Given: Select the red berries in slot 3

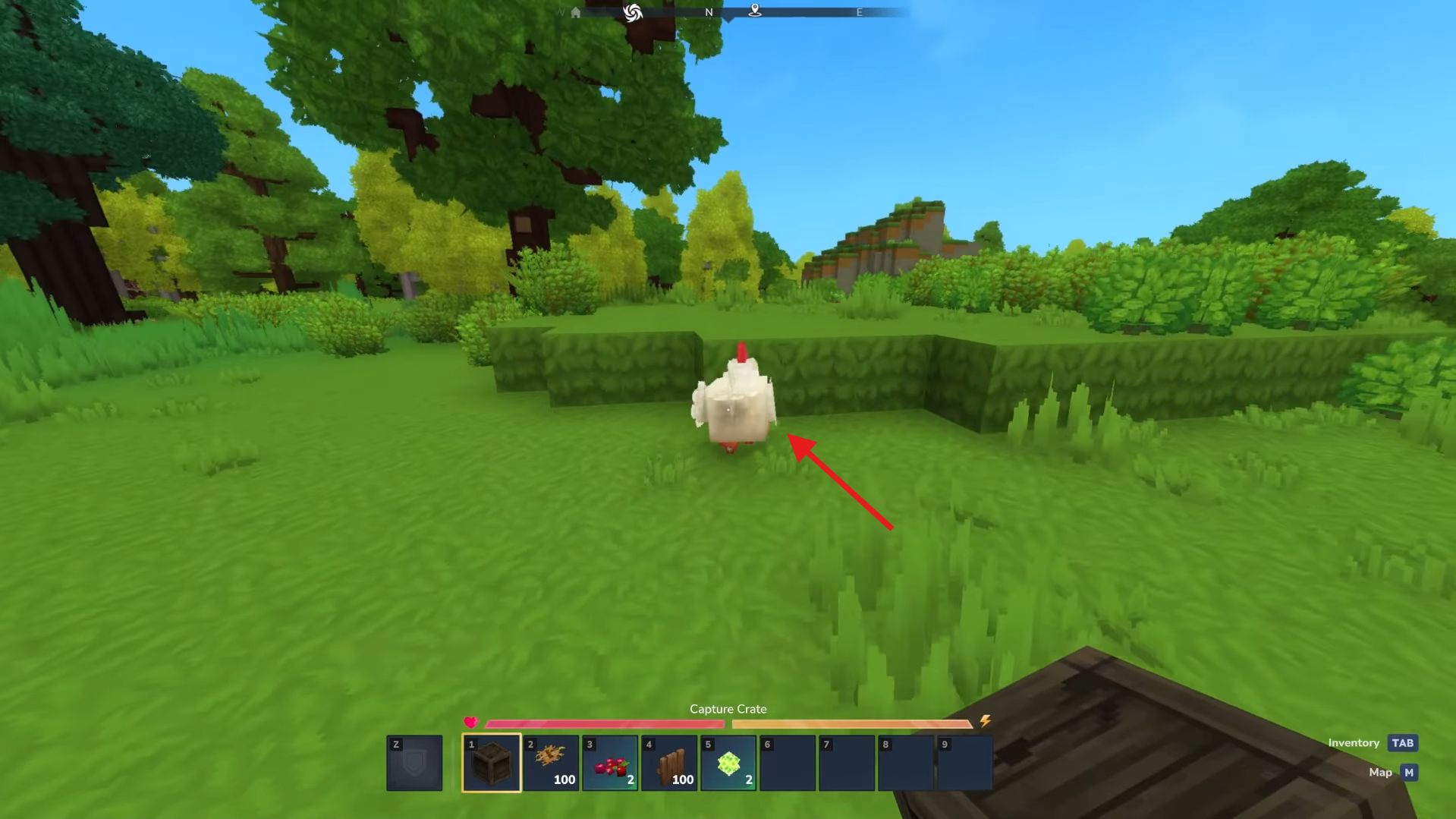Looking at the screenshot, I should click(x=609, y=762).
